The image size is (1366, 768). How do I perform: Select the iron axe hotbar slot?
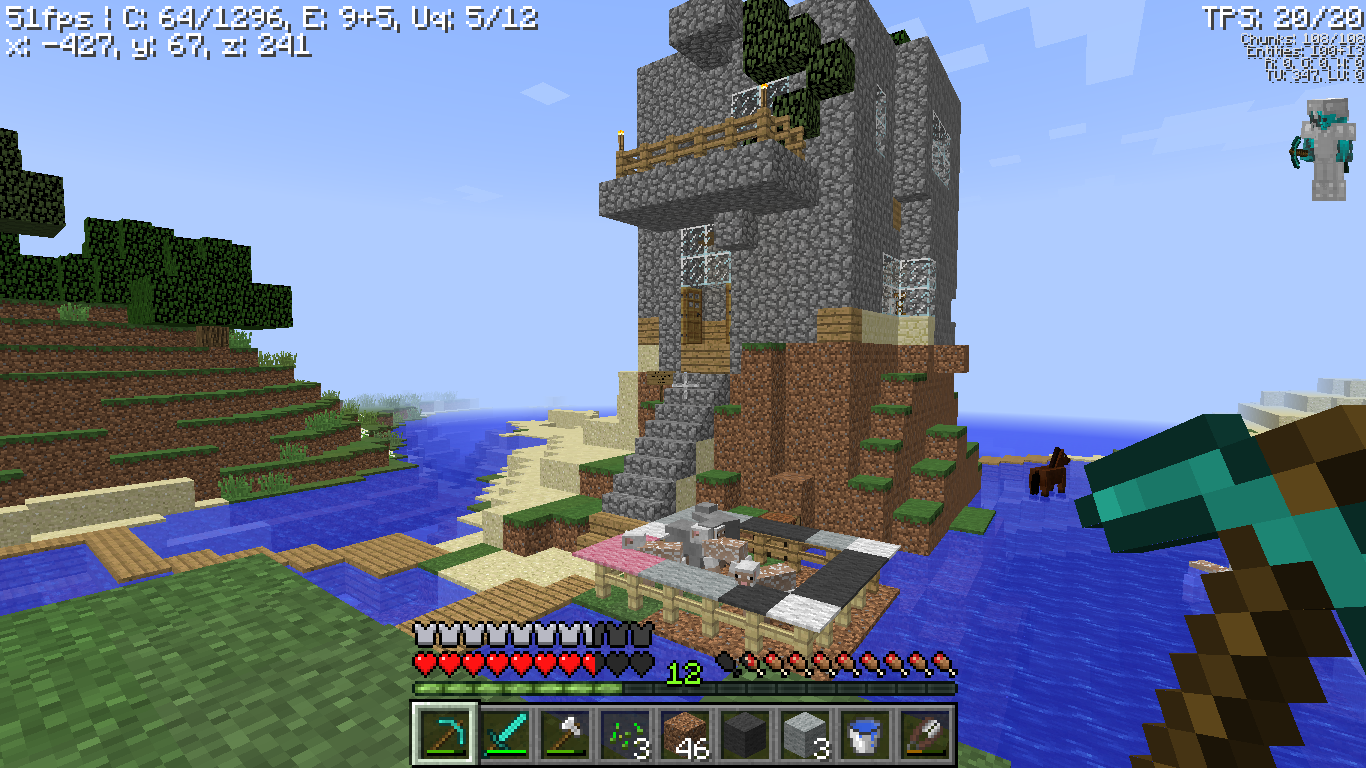(x=564, y=735)
